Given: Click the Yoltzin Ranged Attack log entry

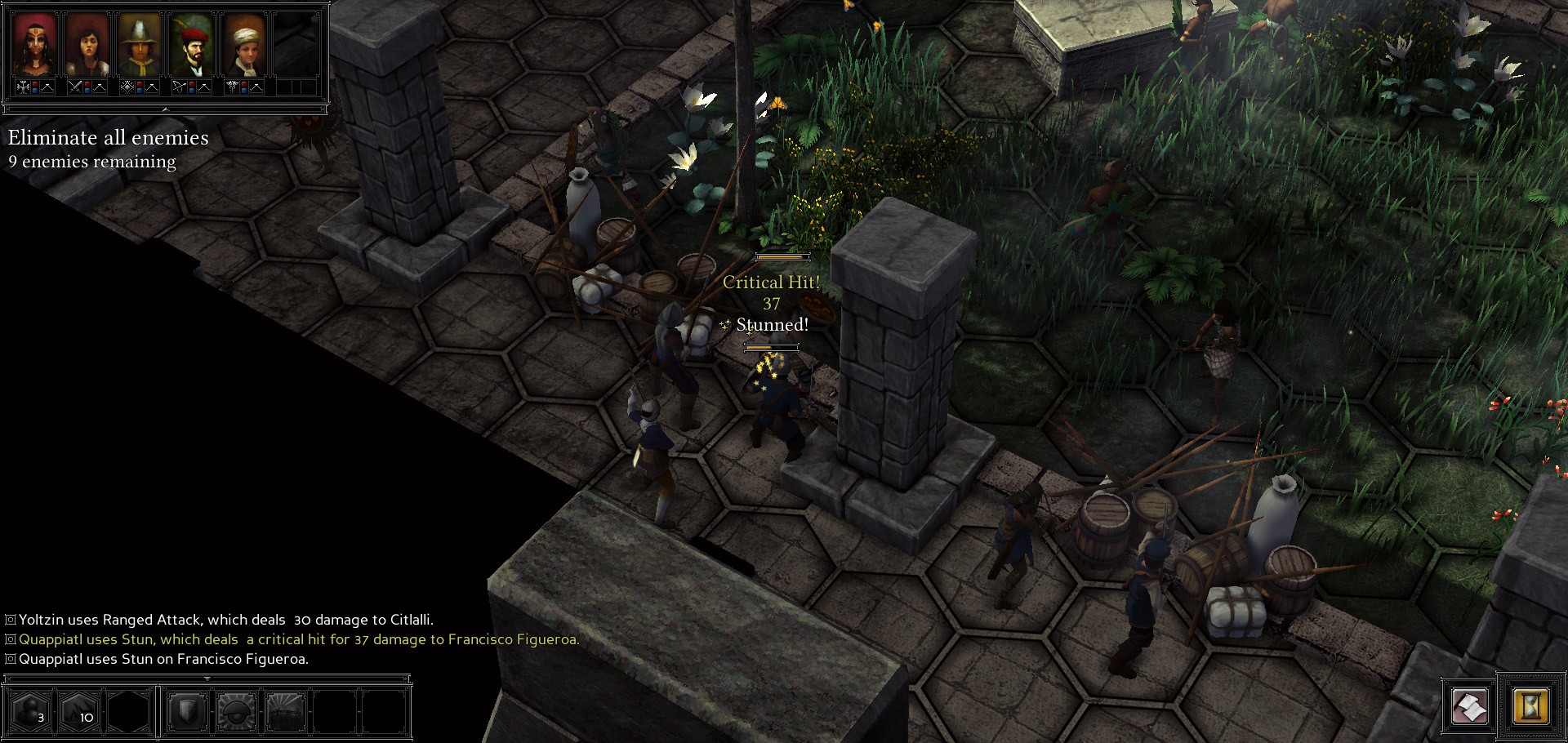Looking at the screenshot, I should point(225,620).
